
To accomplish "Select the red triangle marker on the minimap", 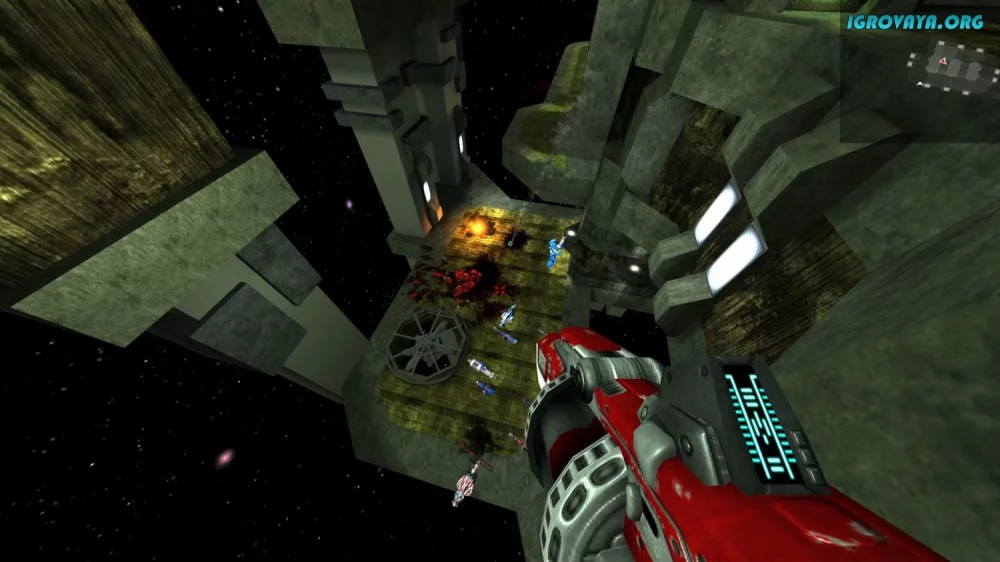I will coord(943,61).
